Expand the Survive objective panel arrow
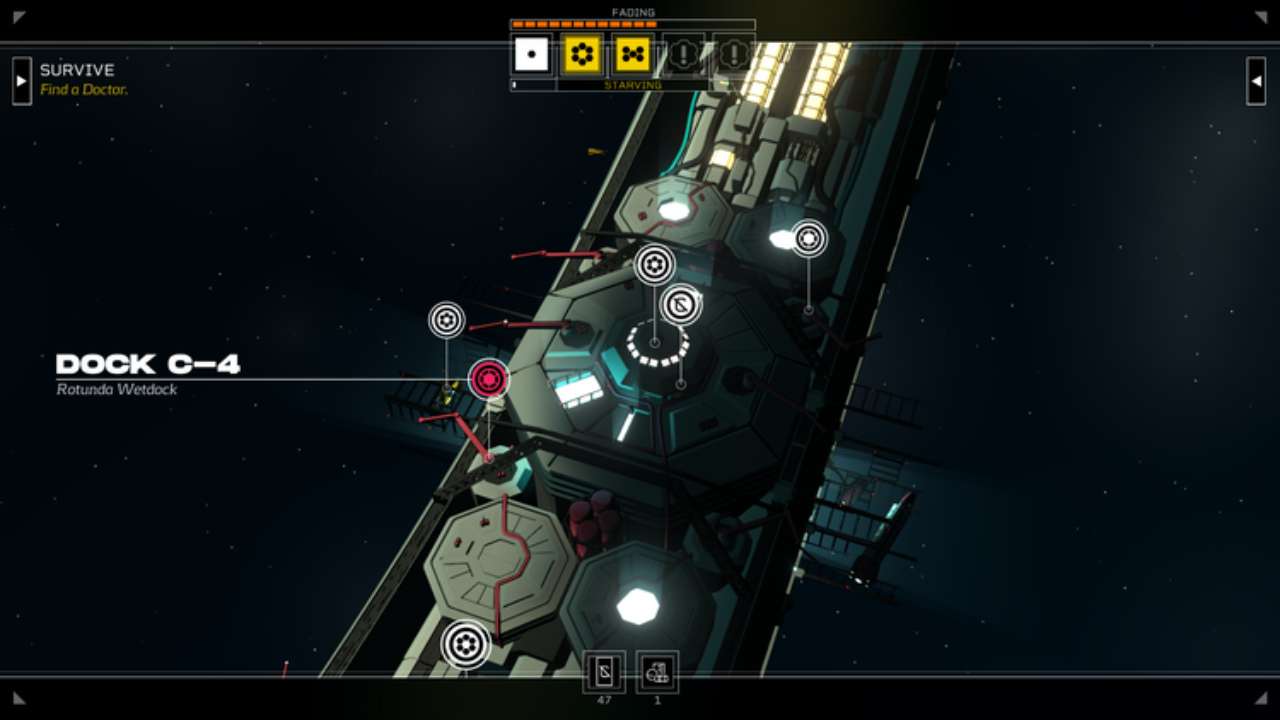 pos(22,80)
